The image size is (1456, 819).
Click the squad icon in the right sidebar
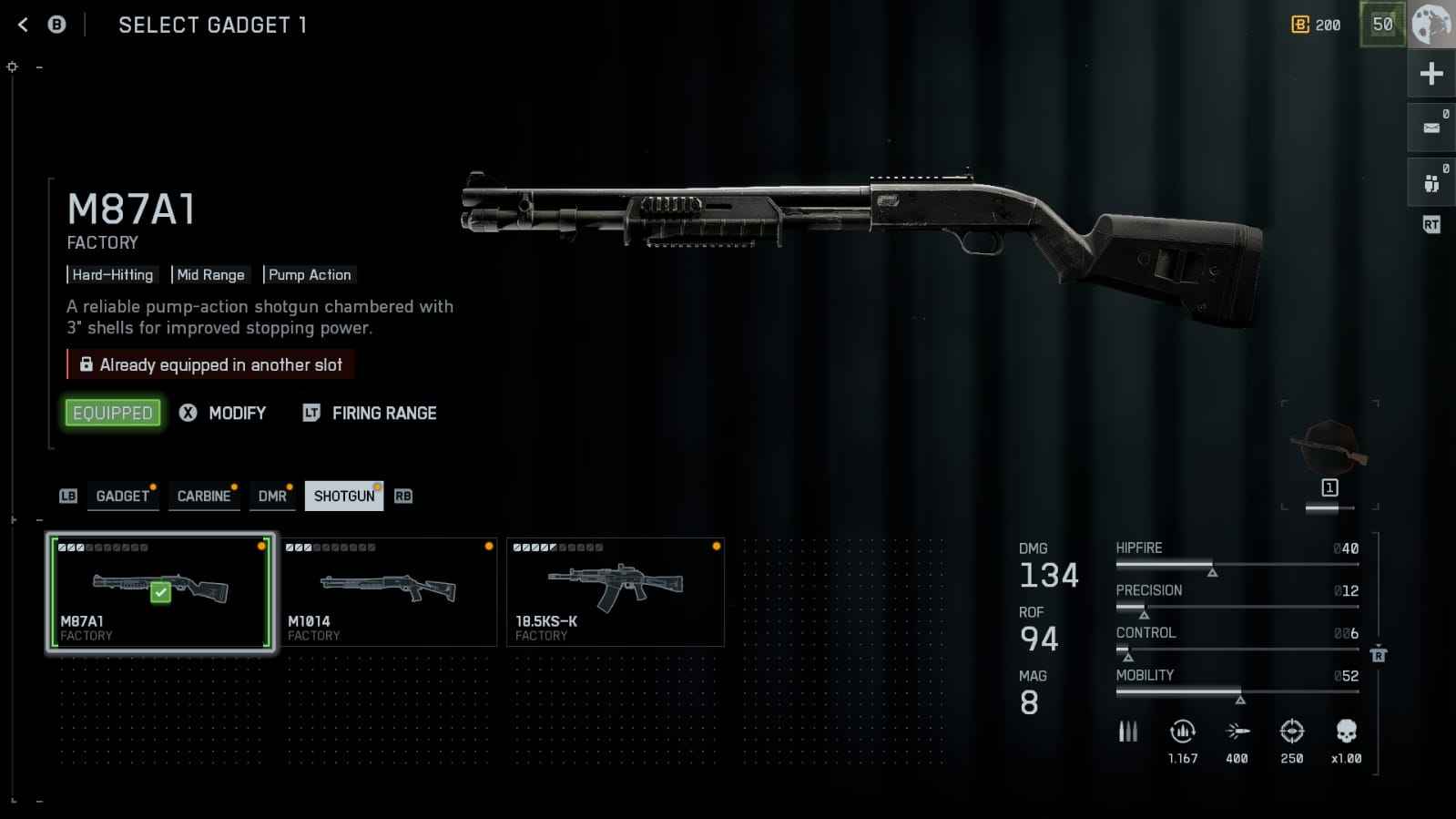(1431, 183)
